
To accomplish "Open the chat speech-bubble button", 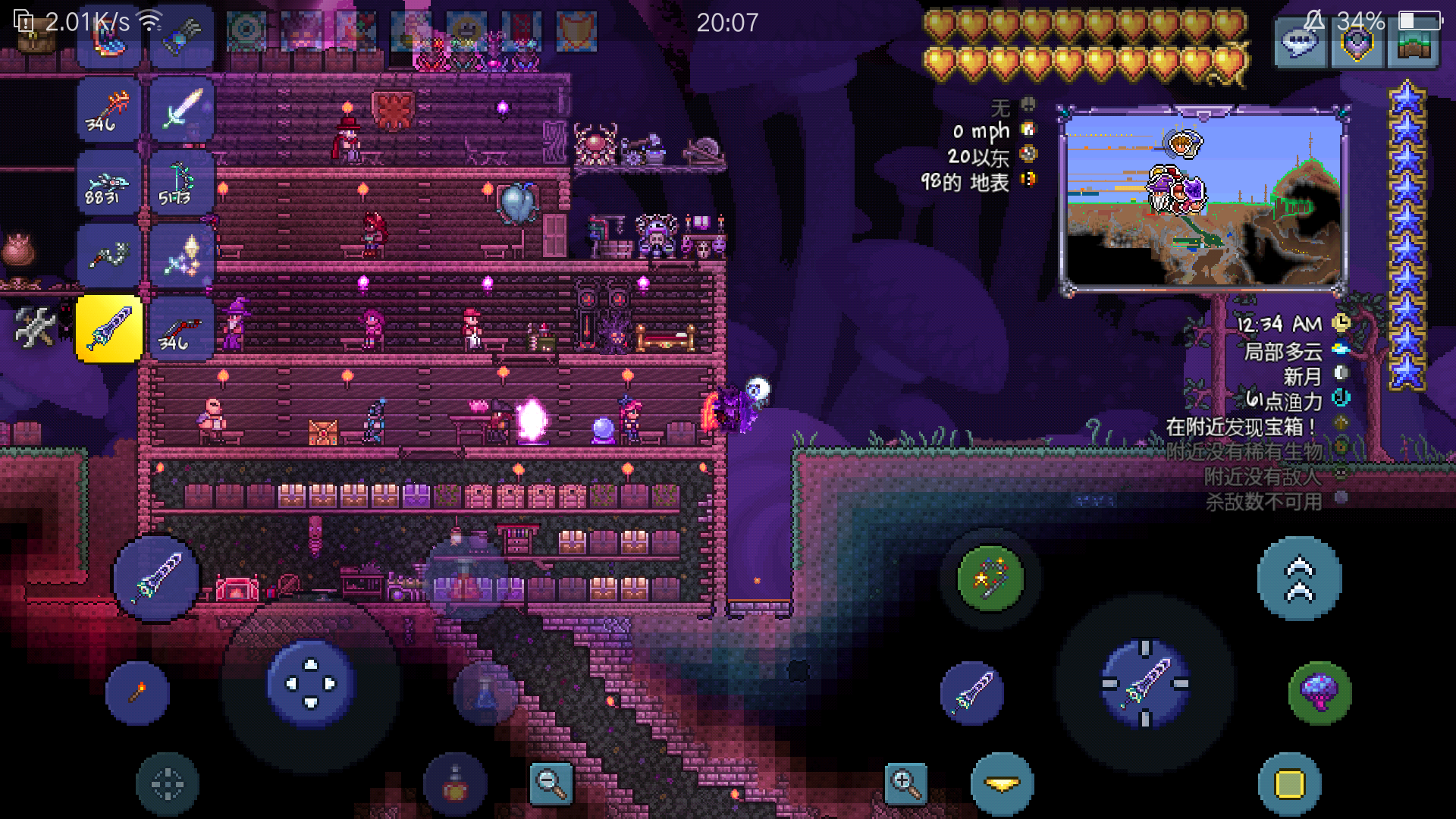I will coord(1301,45).
